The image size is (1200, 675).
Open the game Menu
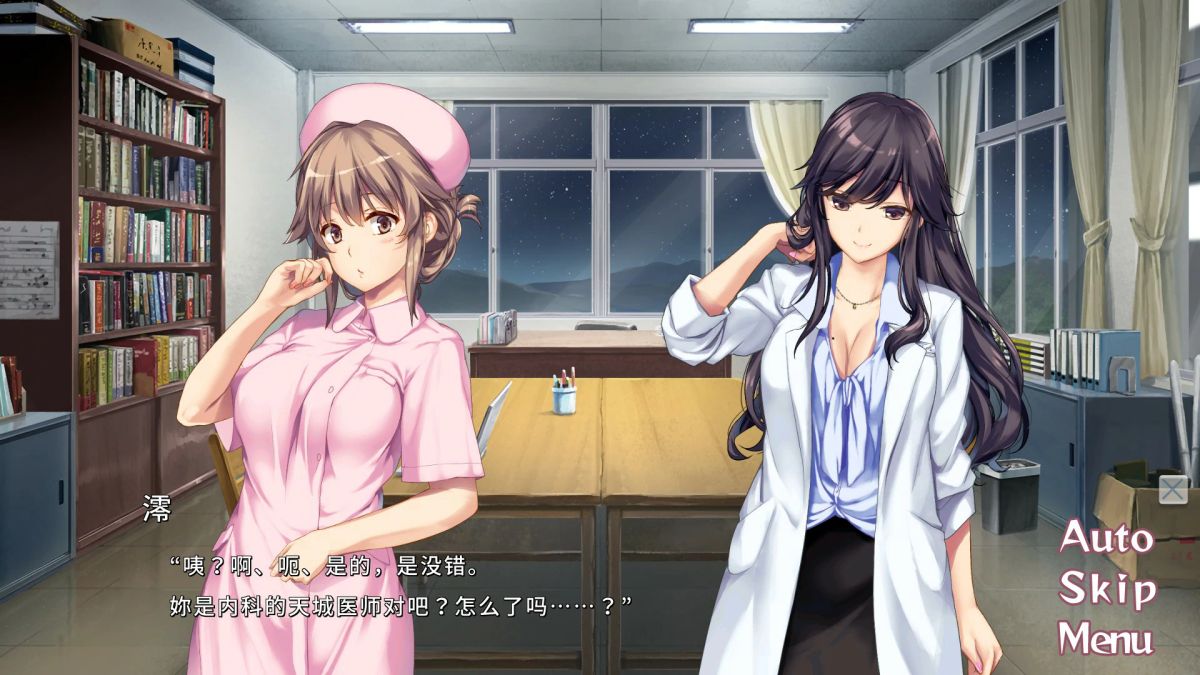(x=1106, y=638)
